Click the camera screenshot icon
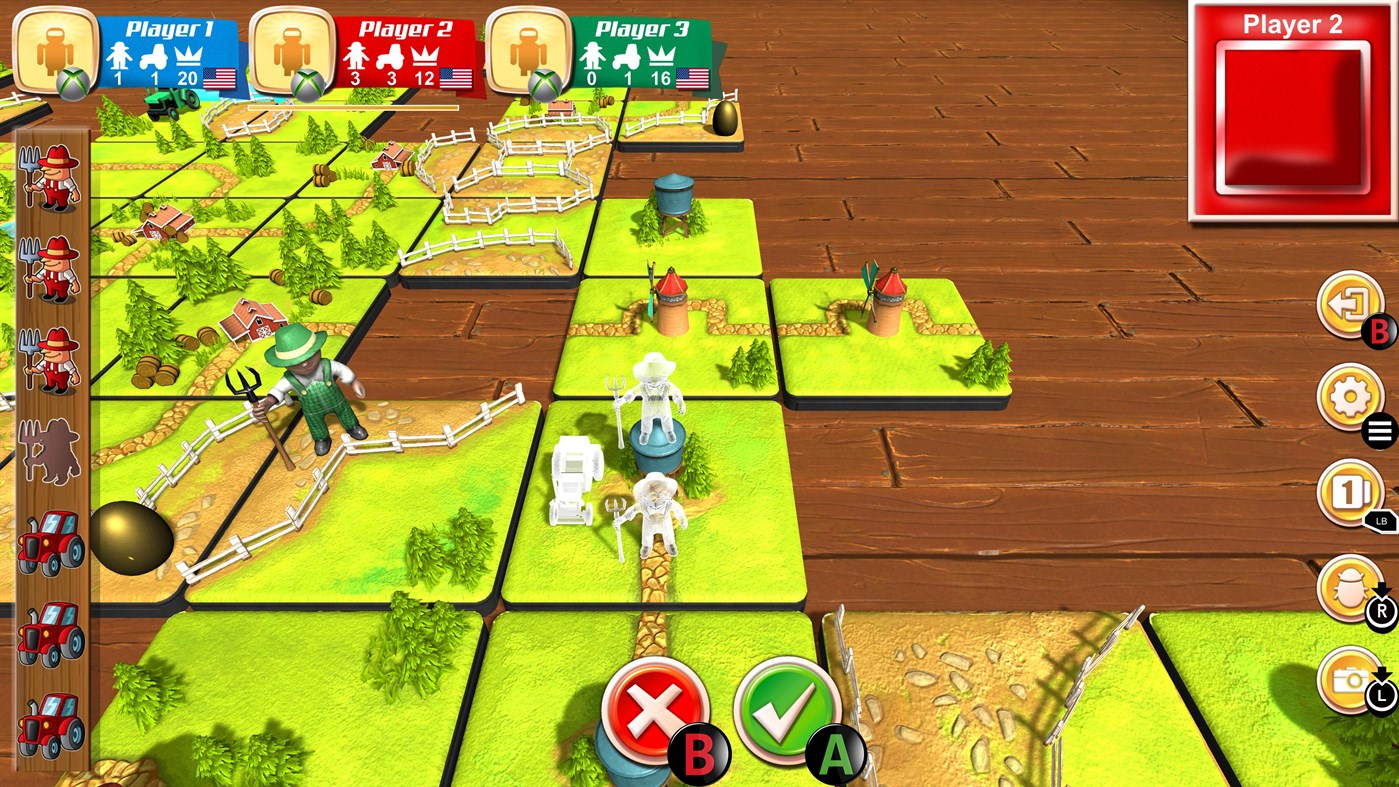The width and height of the screenshot is (1399, 787). (1350, 678)
